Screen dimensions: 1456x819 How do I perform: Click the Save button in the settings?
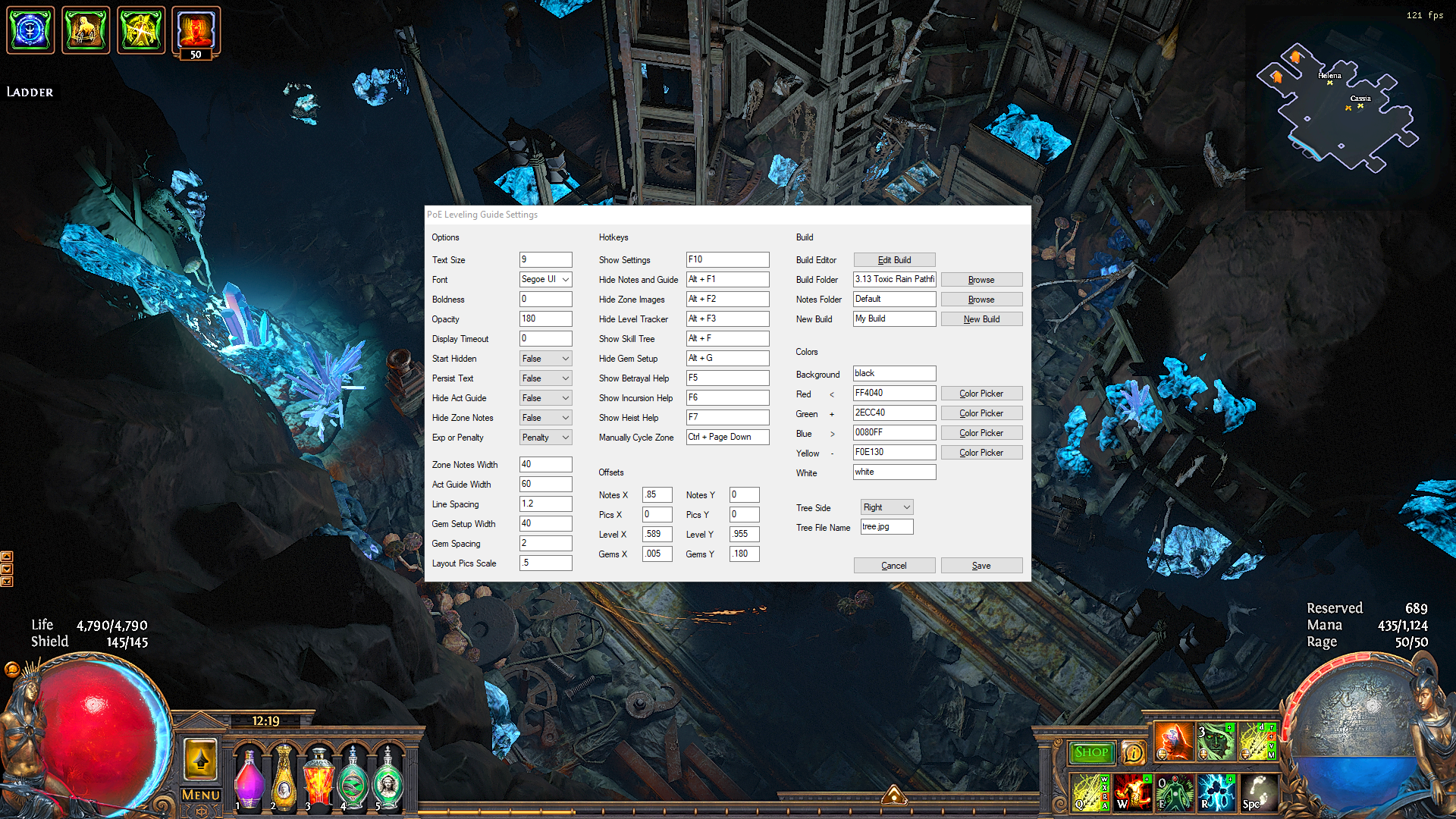981,566
